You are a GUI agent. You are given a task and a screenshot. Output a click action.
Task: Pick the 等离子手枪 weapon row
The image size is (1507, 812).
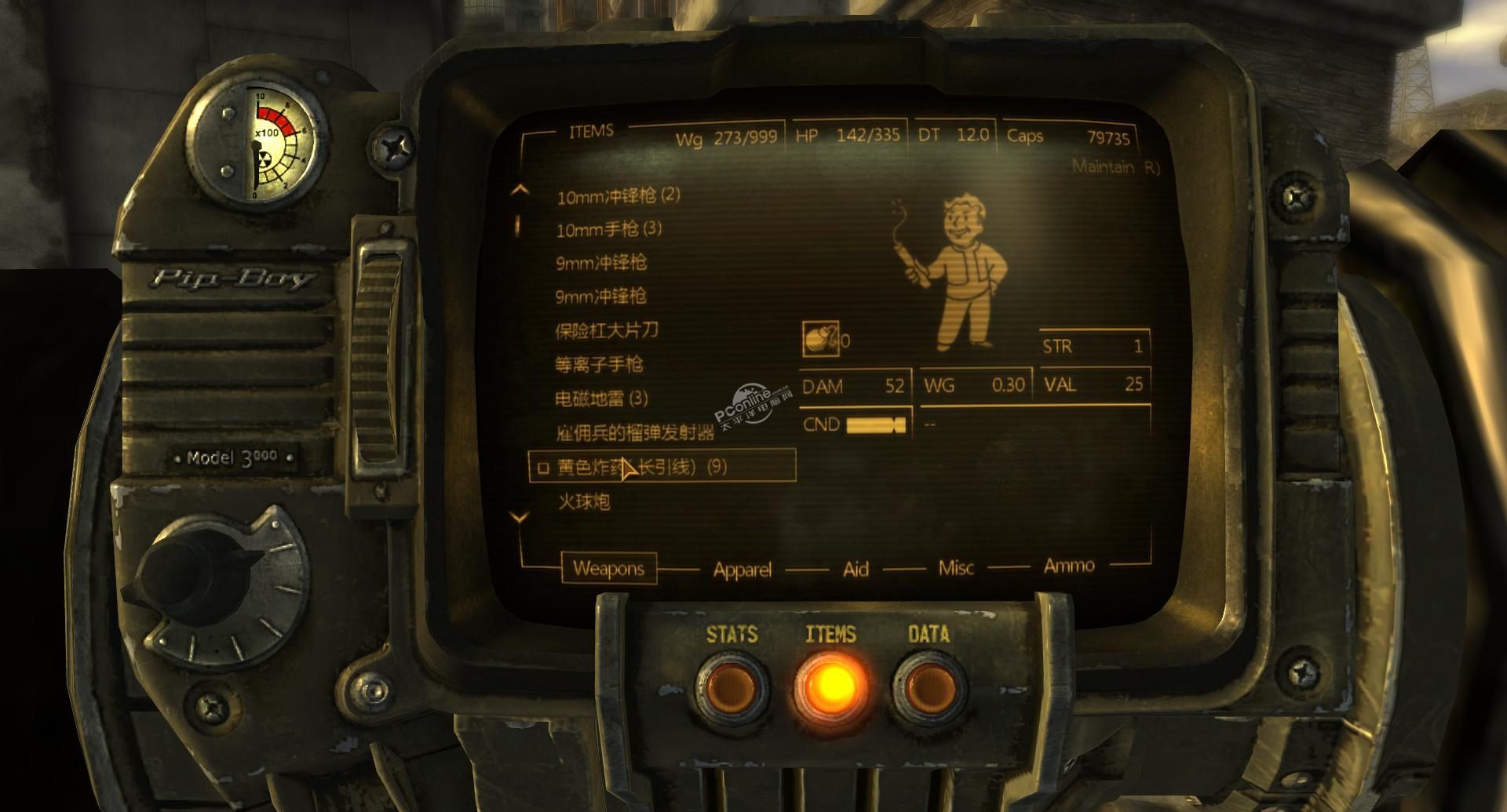tap(599, 364)
